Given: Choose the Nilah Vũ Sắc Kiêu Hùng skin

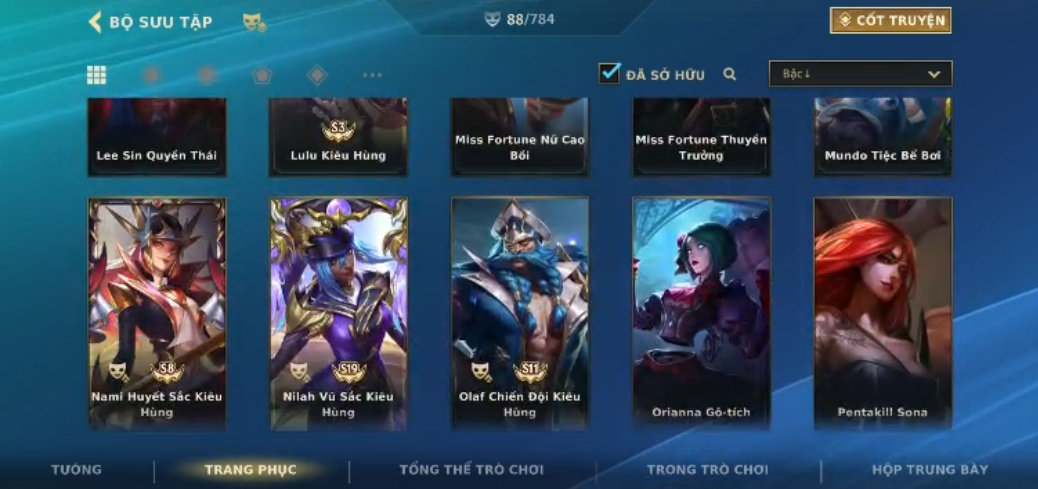Looking at the screenshot, I should (x=338, y=313).
